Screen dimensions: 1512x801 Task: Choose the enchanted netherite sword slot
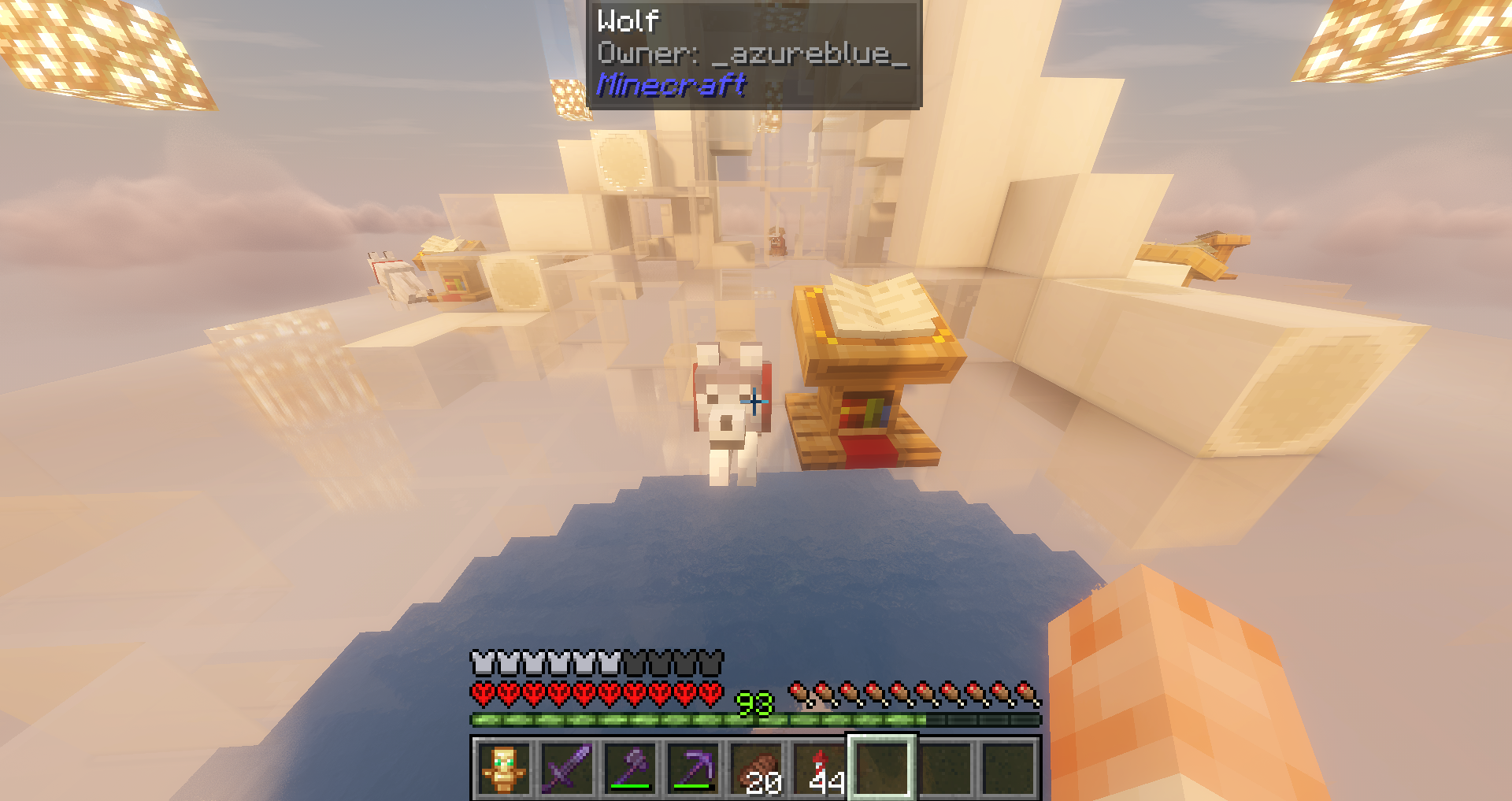click(567, 768)
